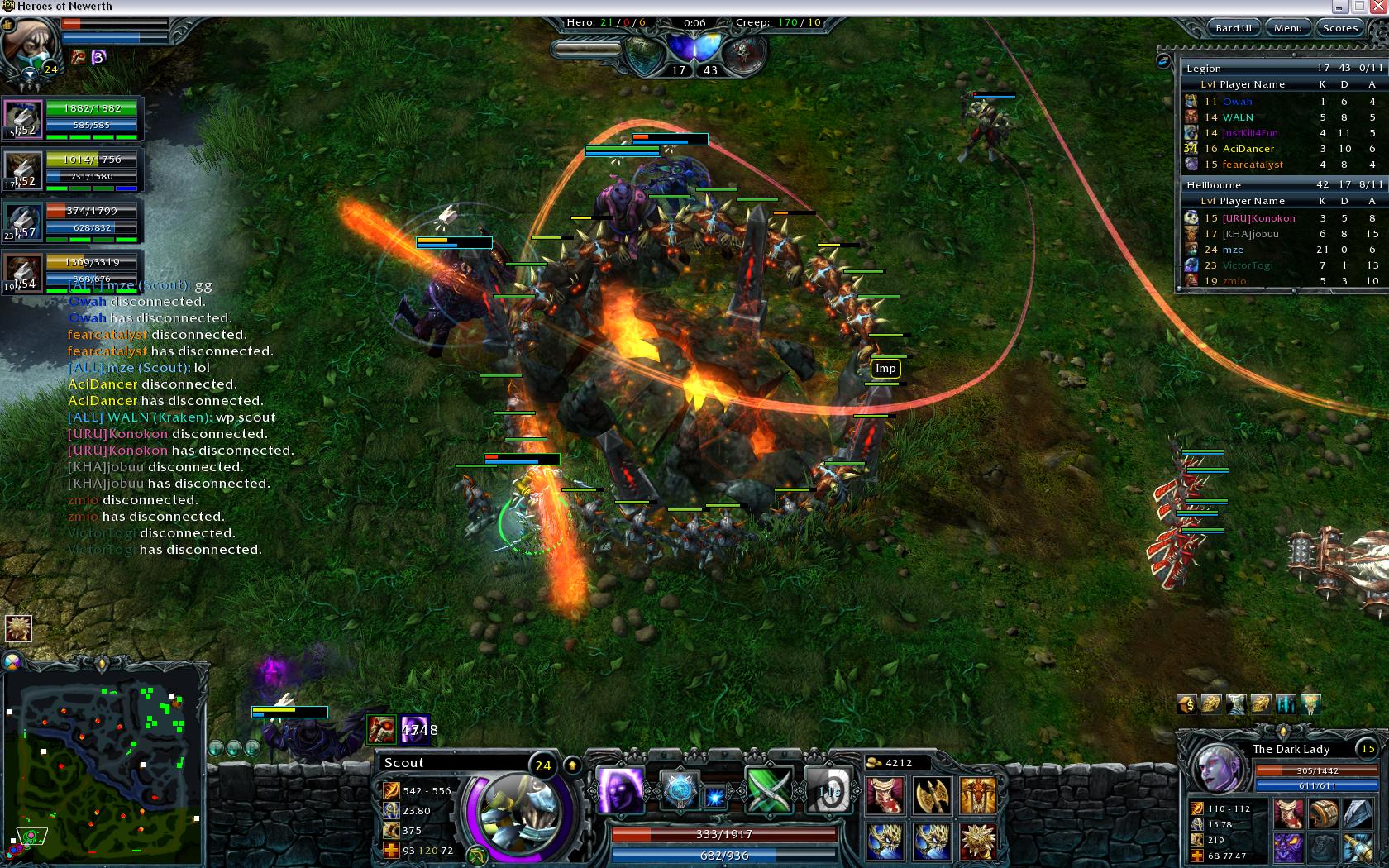The height and width of the screenshot is (868, 1389).
Task: Open the Bard UI button
Action: 1233,27
